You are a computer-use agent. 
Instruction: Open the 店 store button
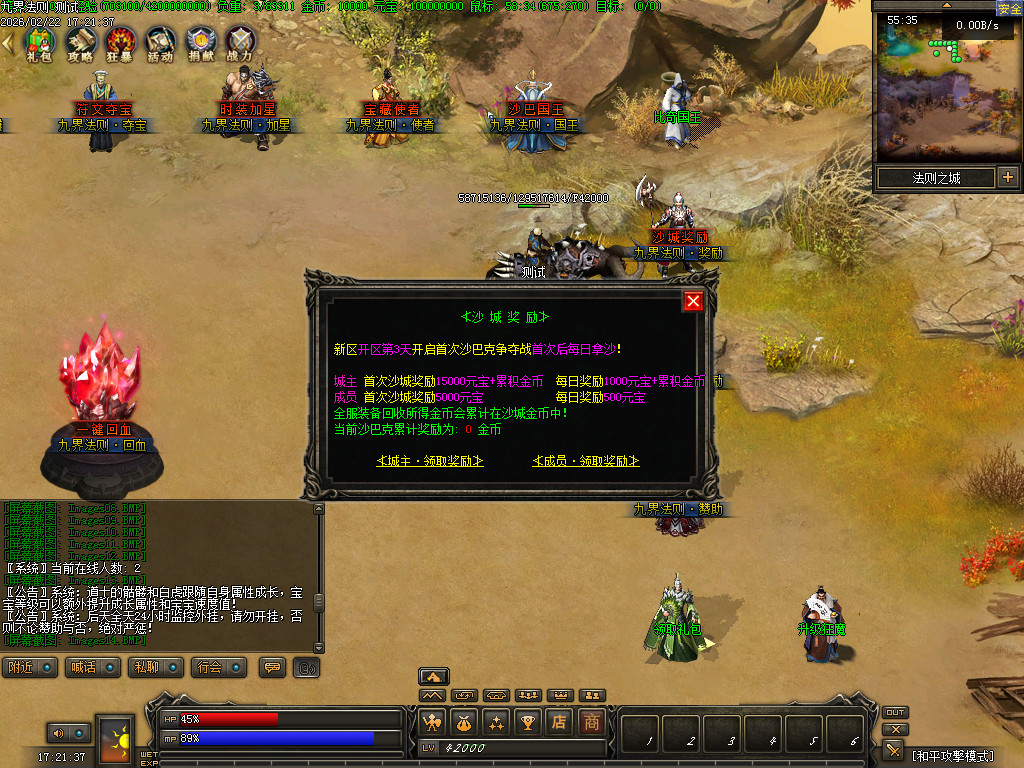pyautogui.click(x=561, y=721)
